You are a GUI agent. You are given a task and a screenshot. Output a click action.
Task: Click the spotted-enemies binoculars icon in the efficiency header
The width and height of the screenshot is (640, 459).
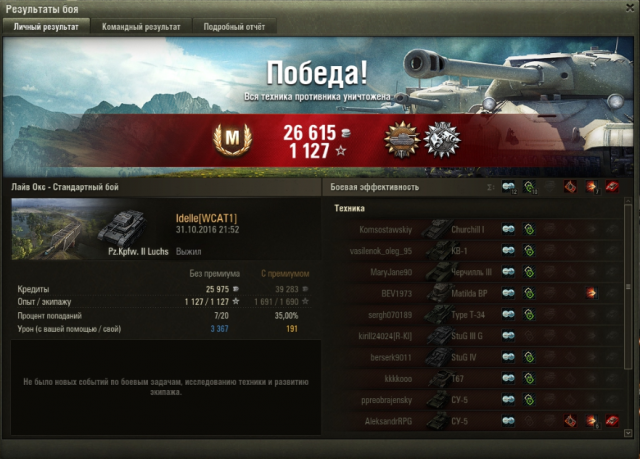(509, 187)
